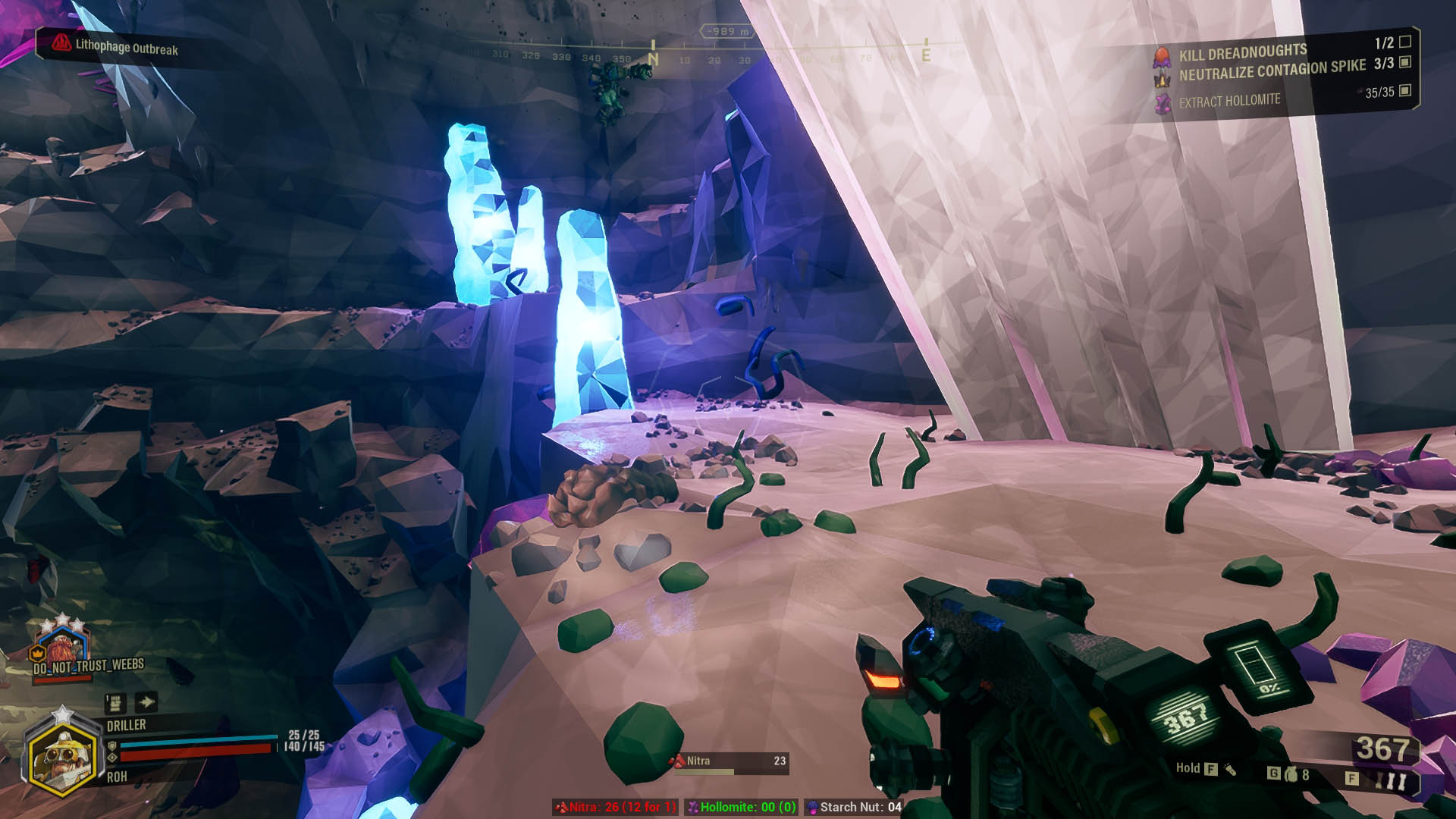Click the flare count icon above DRILLER
Screen dimensions: 1456x819
(115, 703)
